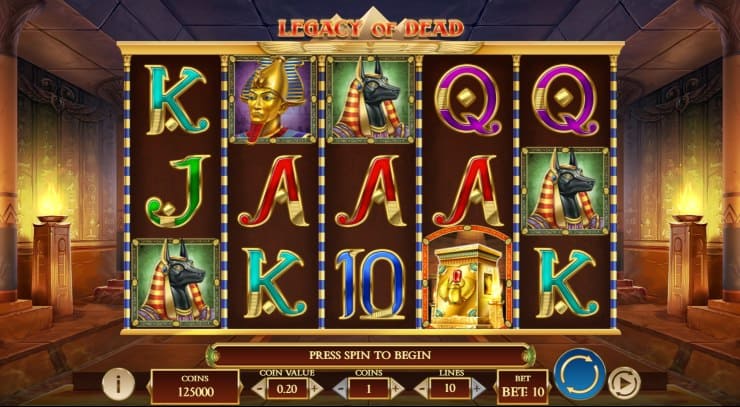Increase the coin value
The height and width of the screenshot is (407, 740).
coord(314,388)
